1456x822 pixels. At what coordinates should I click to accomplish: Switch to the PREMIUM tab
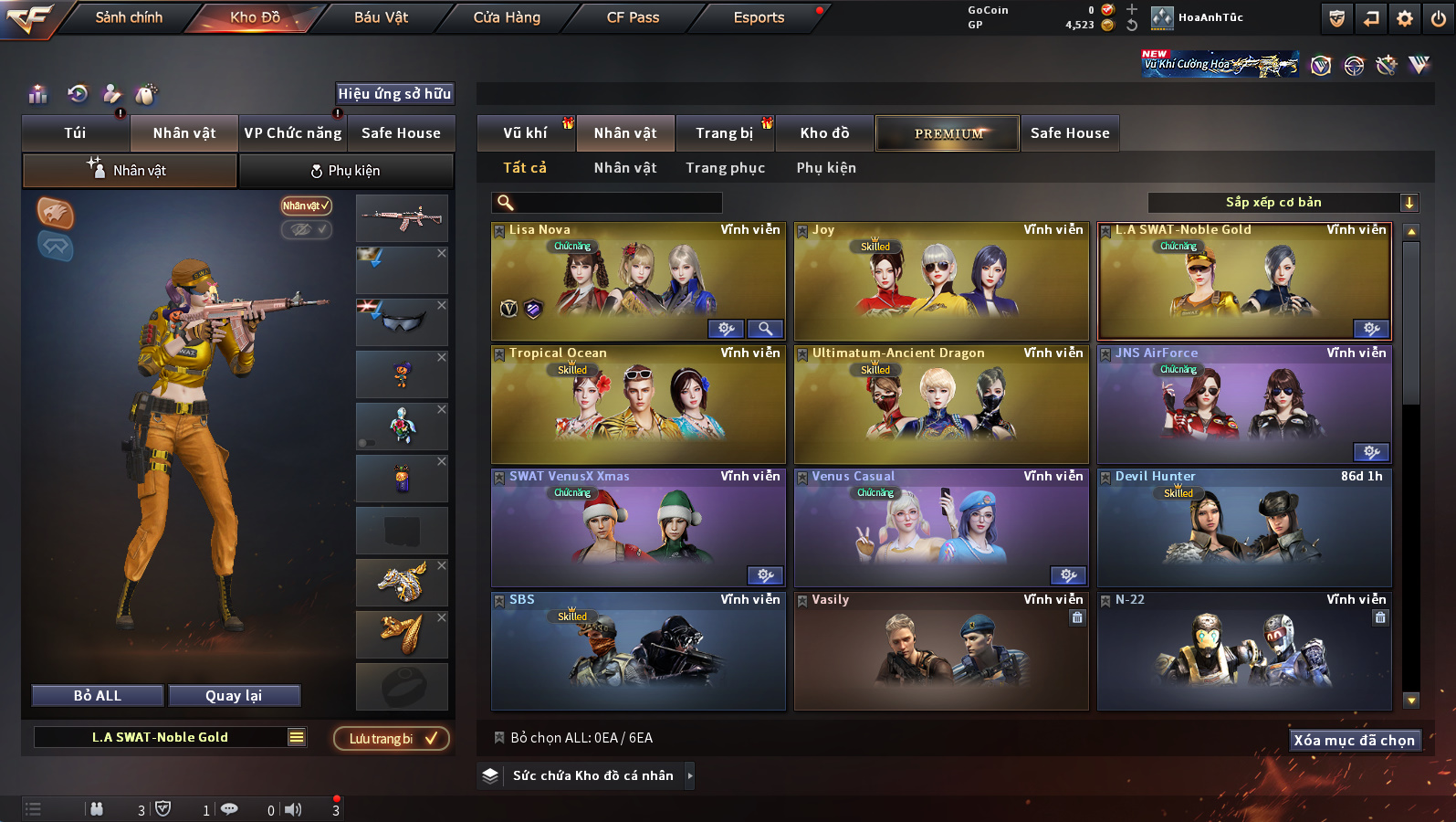(948, 133)
